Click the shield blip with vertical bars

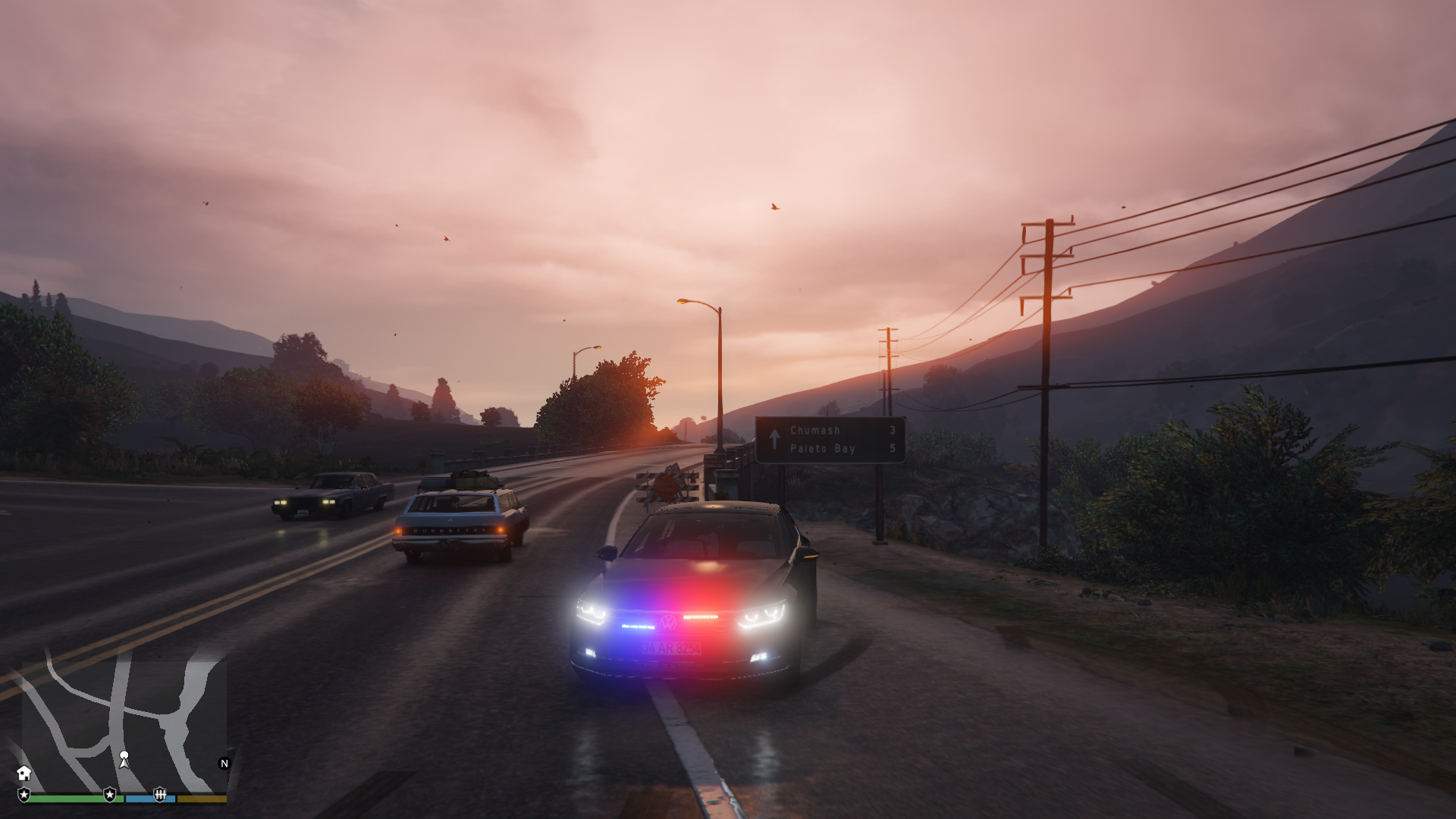point(159,794)
